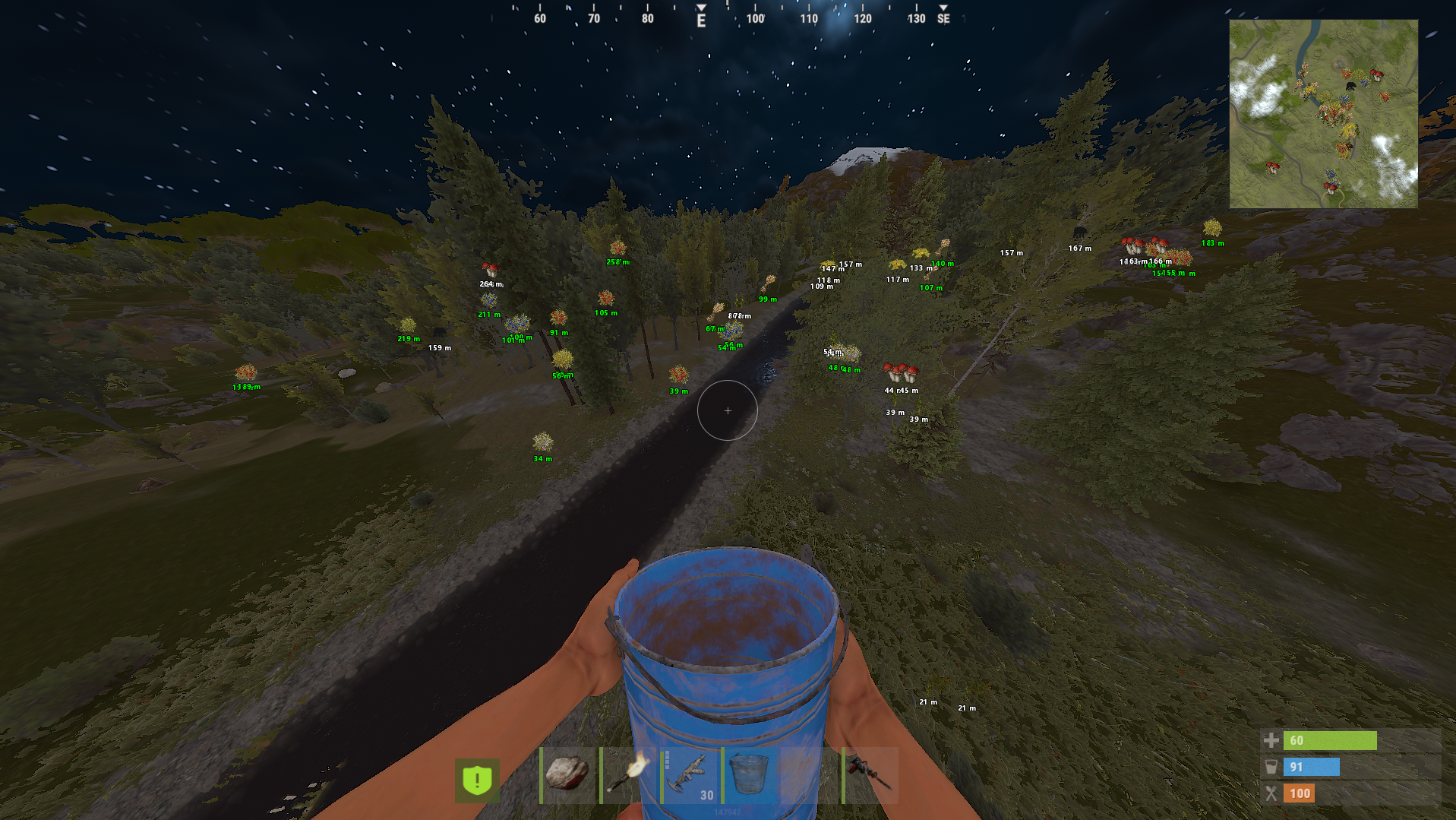Select the water bucket hotbar slot

[750, 775]
